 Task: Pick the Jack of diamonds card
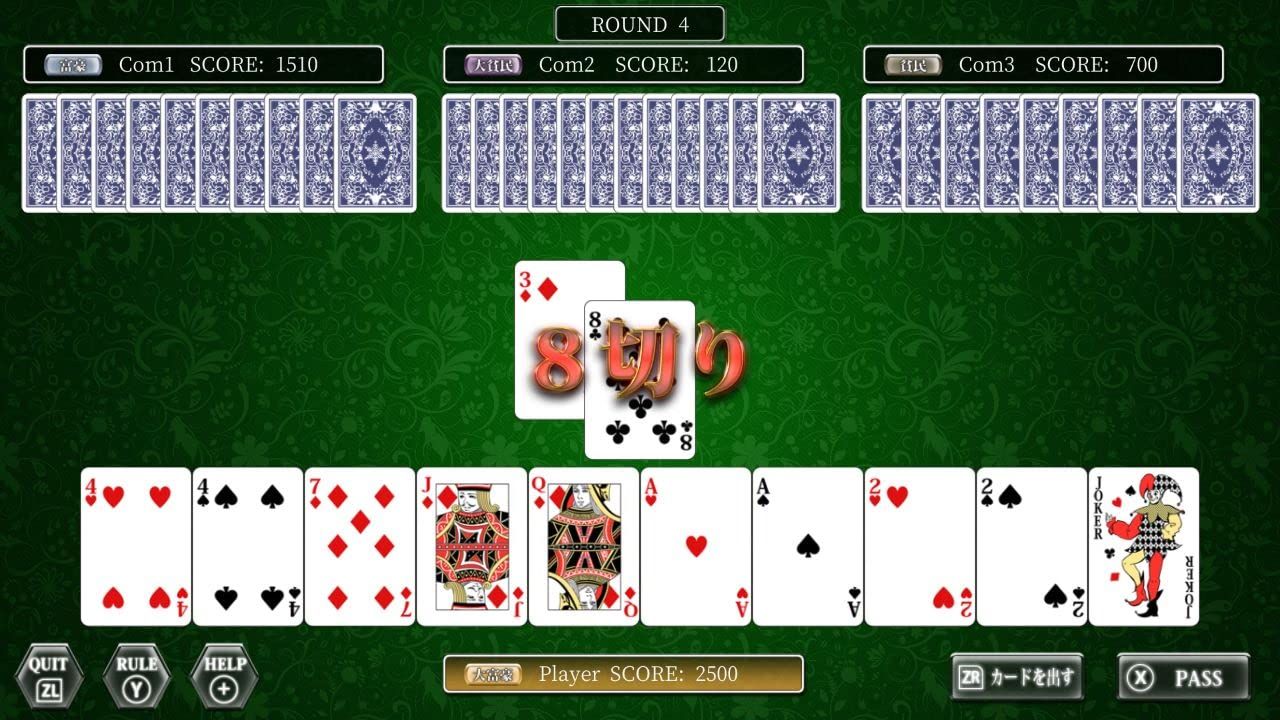tap(472, 546)
